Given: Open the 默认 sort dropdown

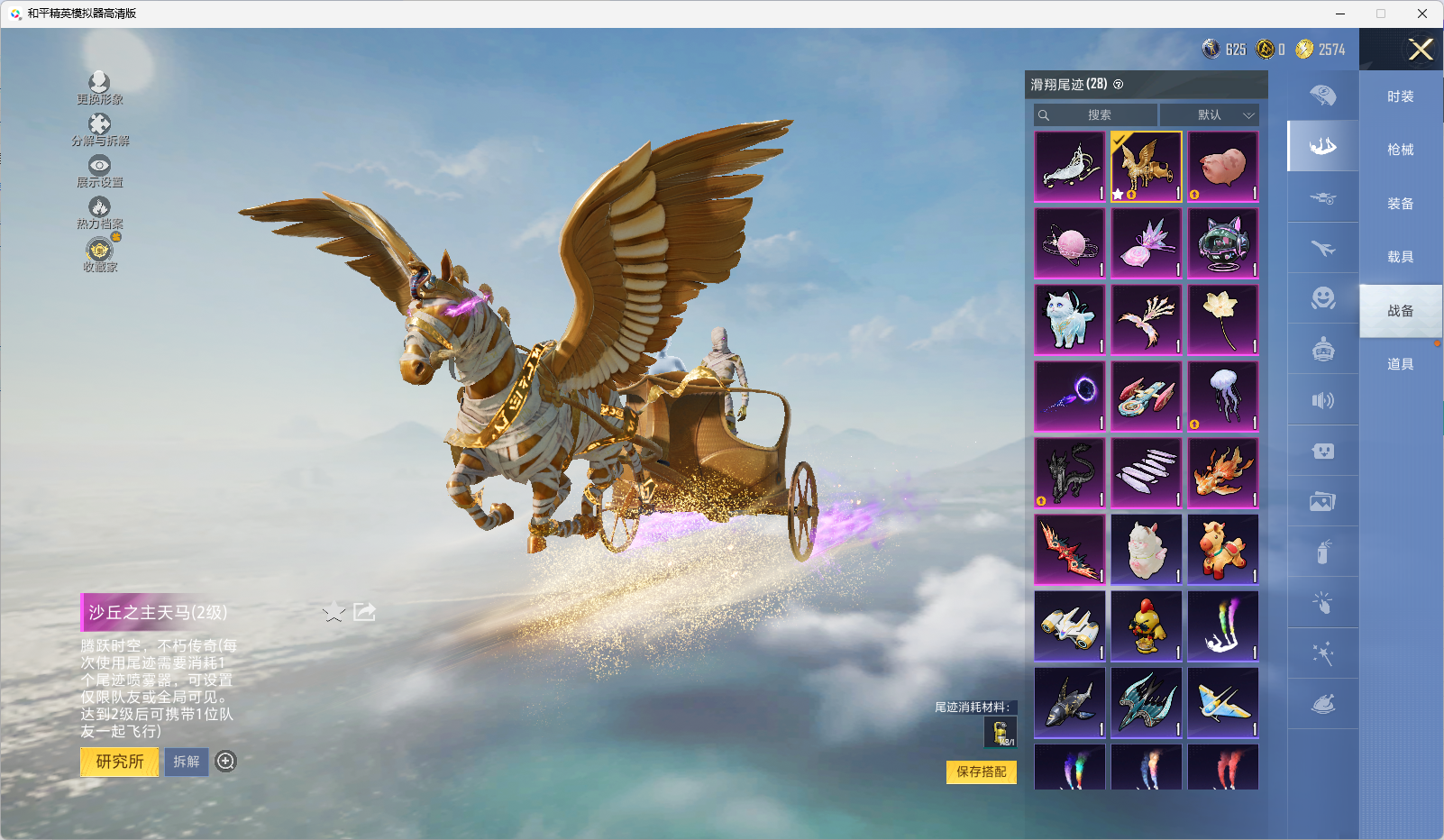Looking at the screenshot, I should click(1210, 115).
